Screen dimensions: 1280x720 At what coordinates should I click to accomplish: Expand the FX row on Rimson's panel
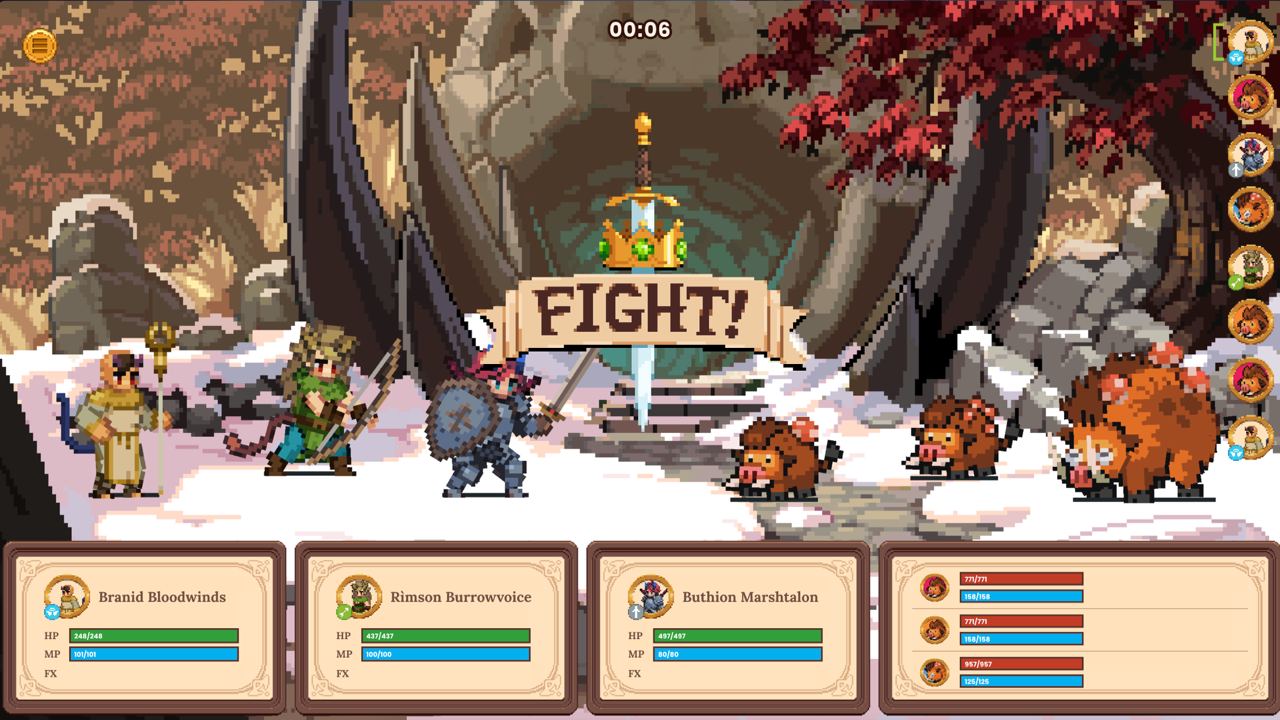343,673
